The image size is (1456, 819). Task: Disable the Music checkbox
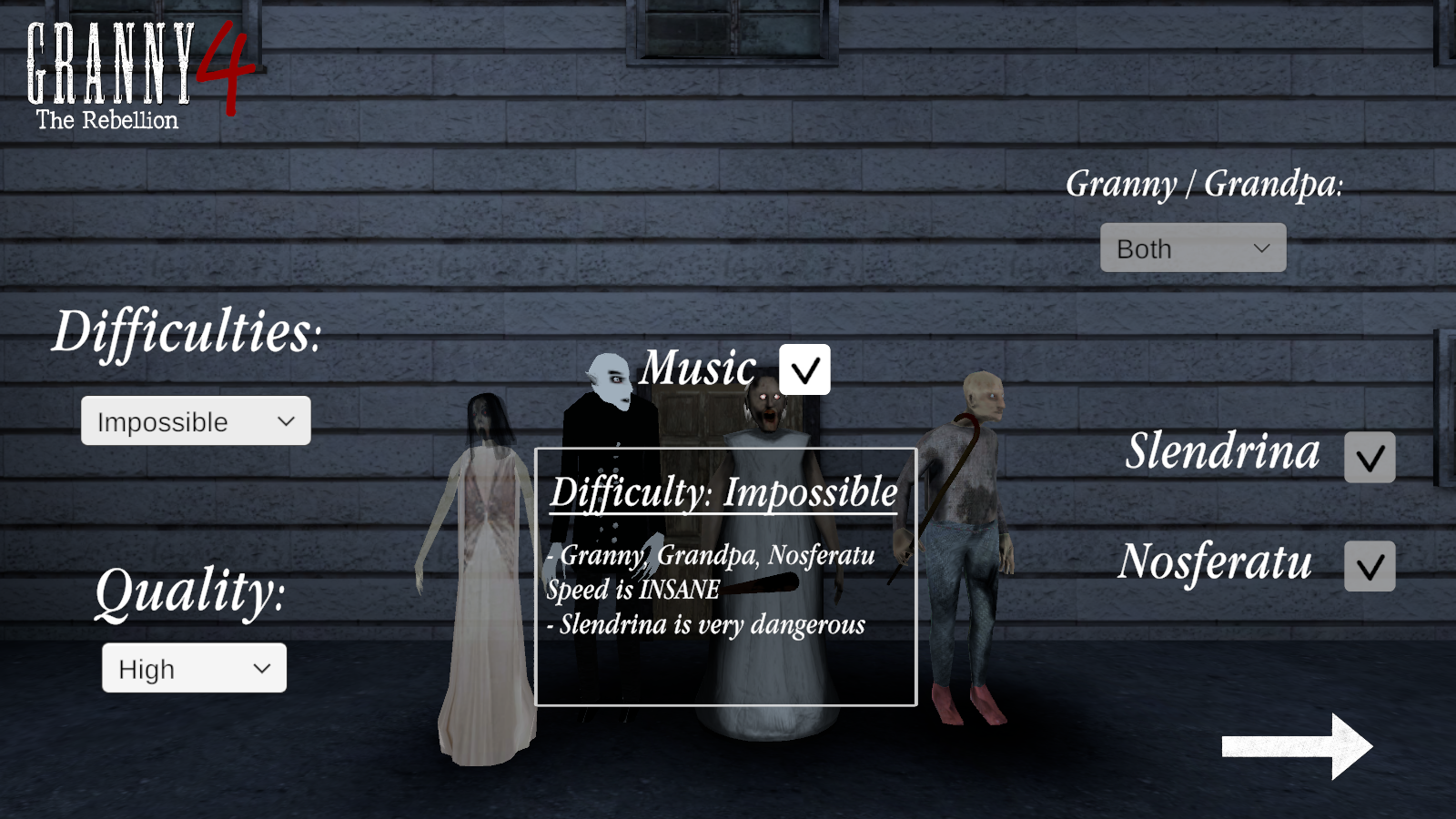click(x=806, y=369)
